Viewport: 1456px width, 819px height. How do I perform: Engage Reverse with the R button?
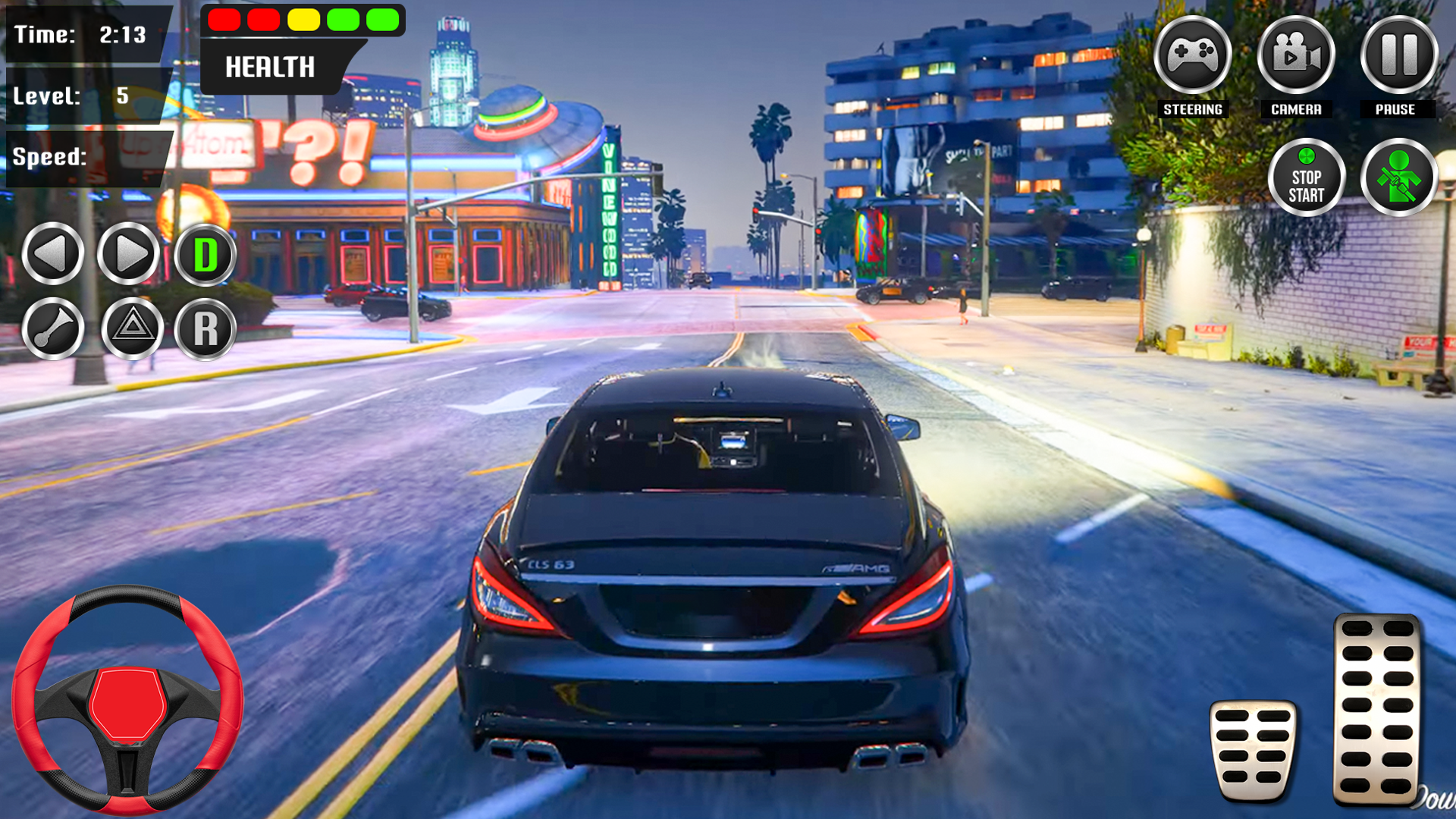click(205, 329)
